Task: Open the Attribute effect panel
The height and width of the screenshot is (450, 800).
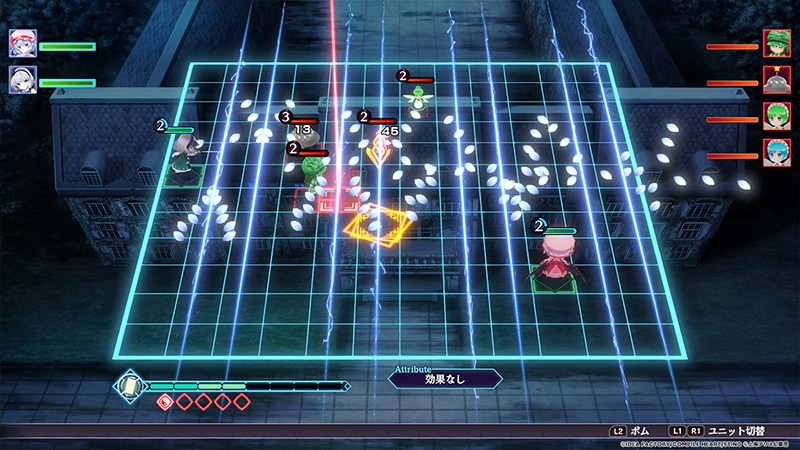Action: (443, 379)
